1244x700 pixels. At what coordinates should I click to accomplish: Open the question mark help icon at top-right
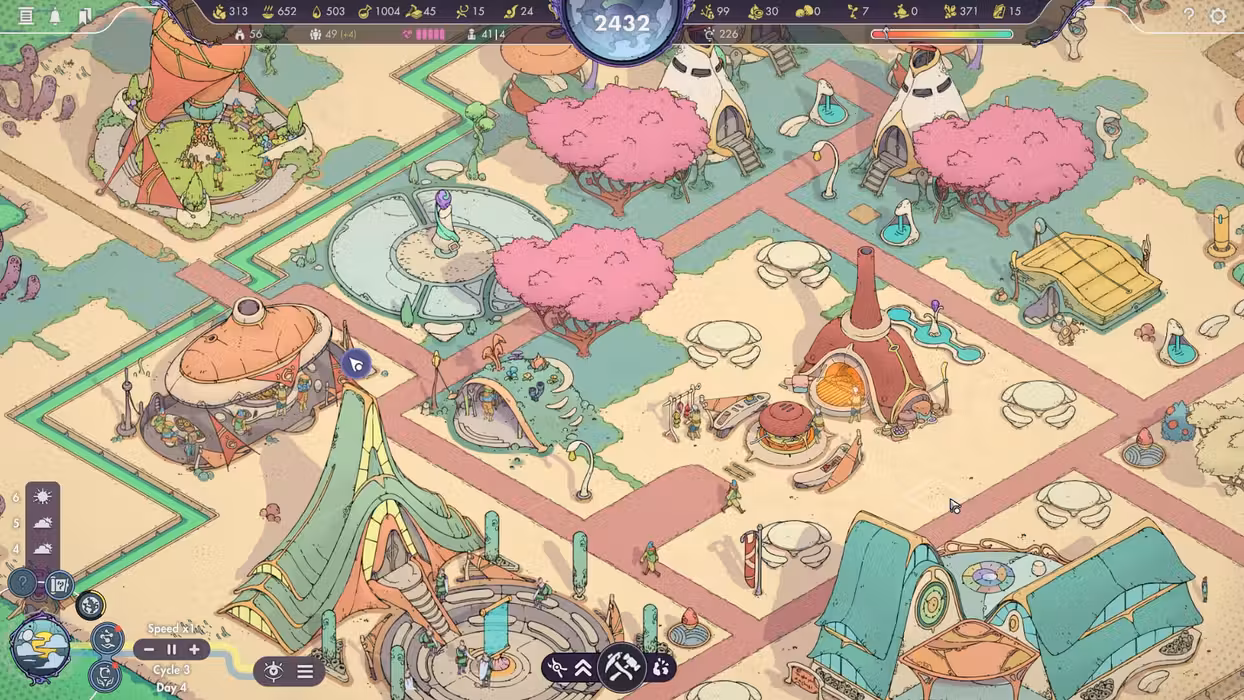point(1189,15)
